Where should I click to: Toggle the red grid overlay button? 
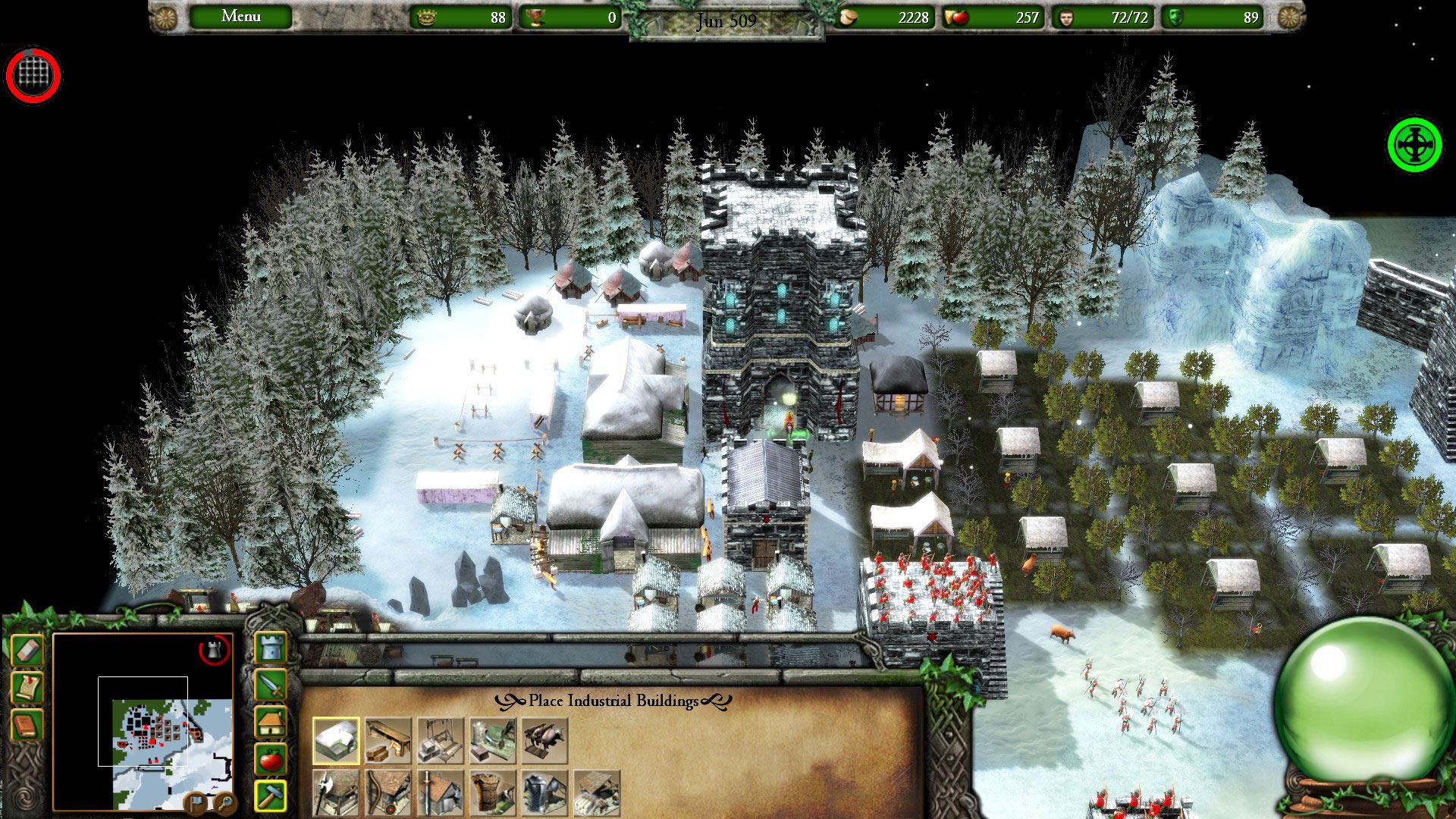(33, 75)
